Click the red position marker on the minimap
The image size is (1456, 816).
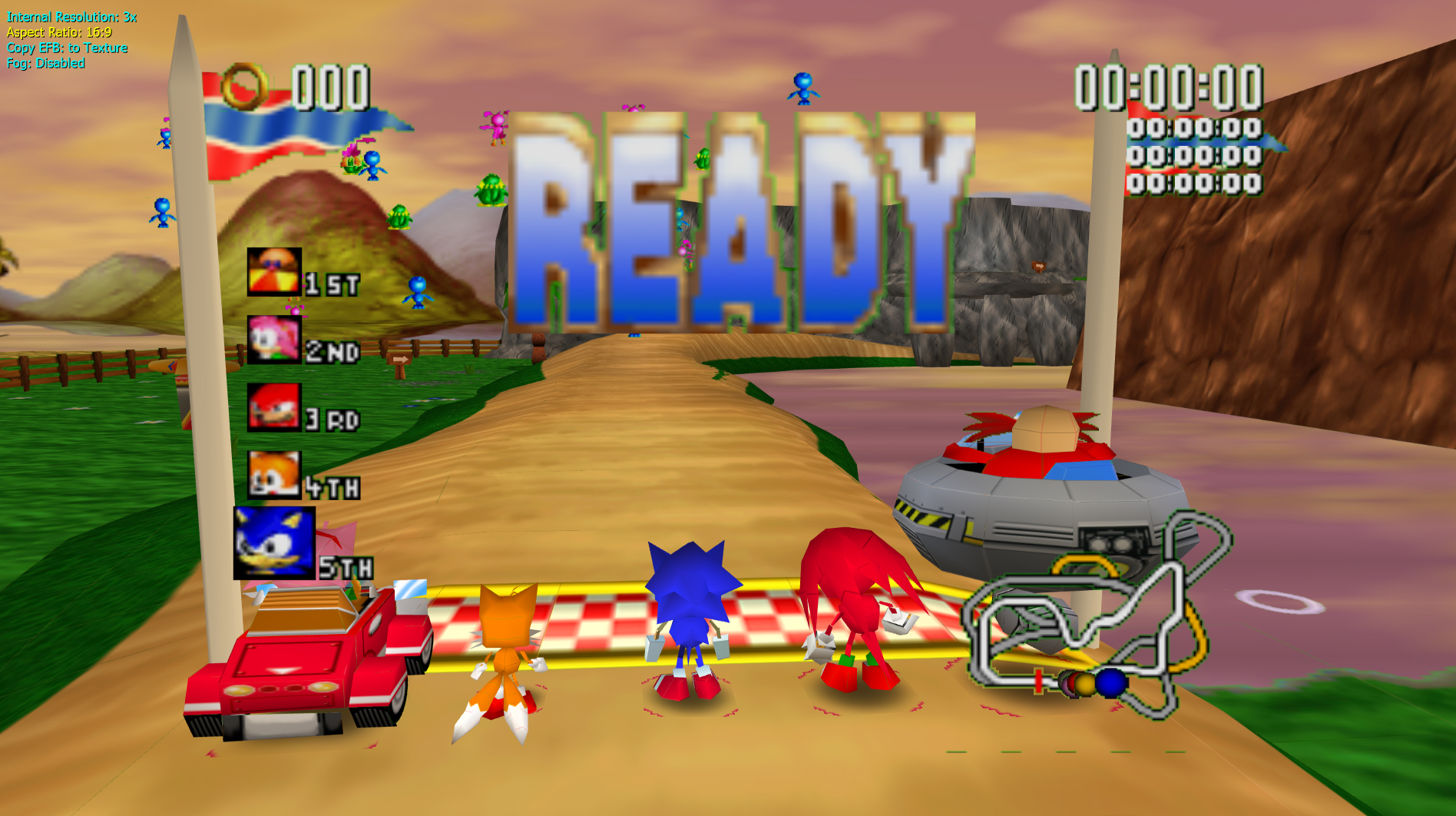1037,679
